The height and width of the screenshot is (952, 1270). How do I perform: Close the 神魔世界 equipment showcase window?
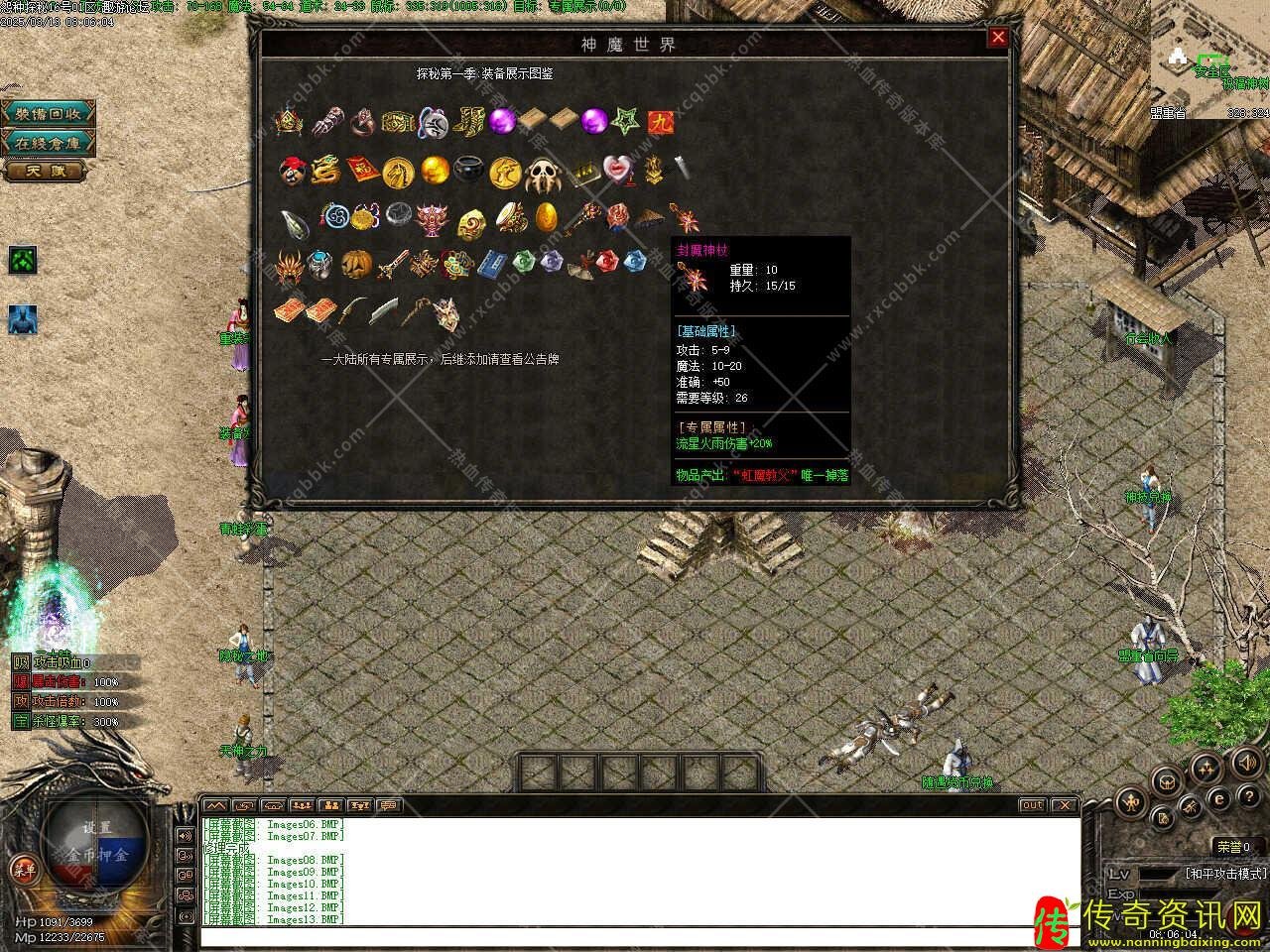pyautogui.click(x=998, y=38)
